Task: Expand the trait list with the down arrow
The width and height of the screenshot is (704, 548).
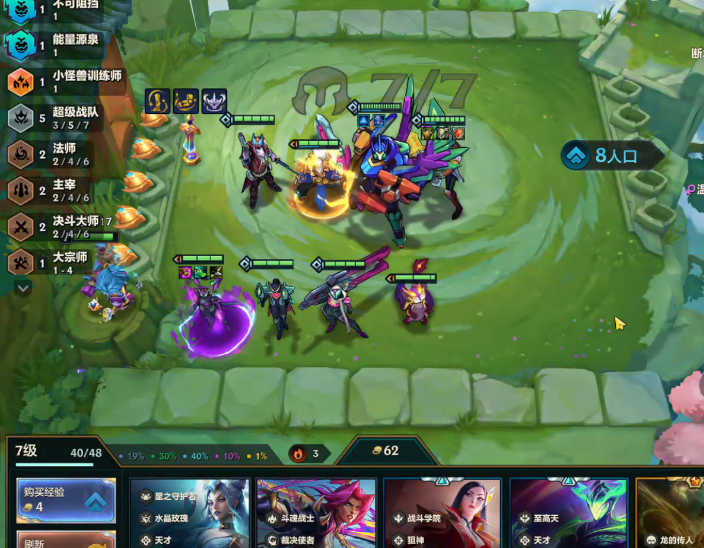Action: point(23,287)
